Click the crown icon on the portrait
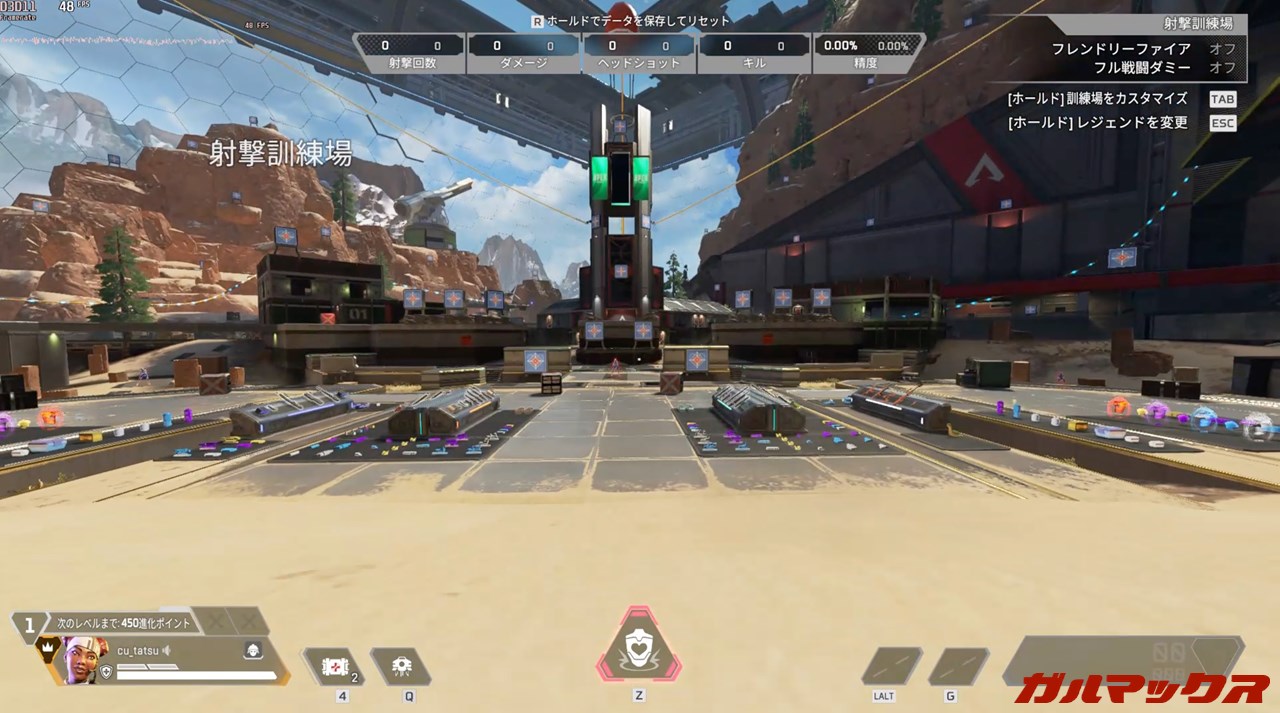Image resolution: width=1280 pixels, height=713 pixels. pos(47,648)
